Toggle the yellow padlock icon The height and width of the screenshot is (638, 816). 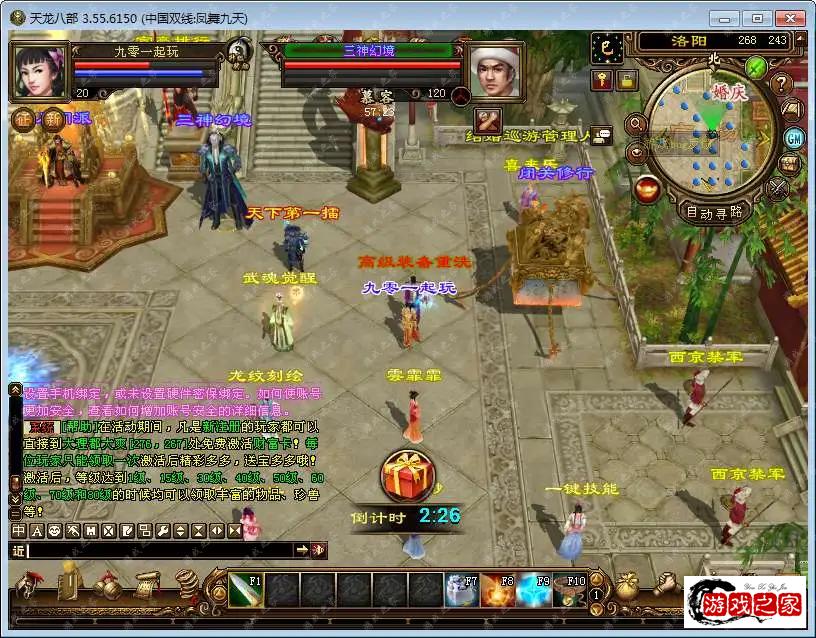[626, 80]
